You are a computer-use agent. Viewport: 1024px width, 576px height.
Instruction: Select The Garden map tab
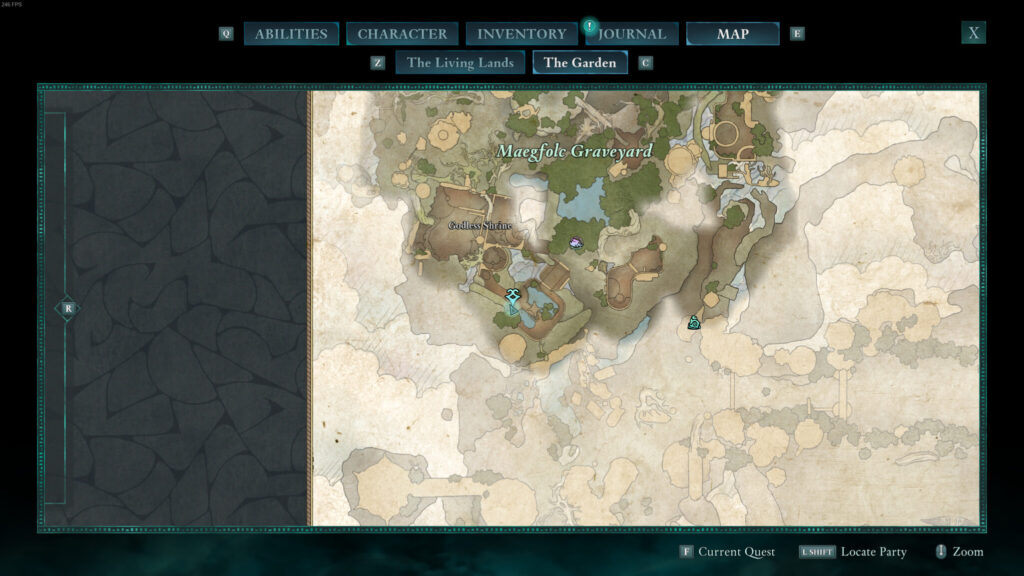tap(580, 63)
